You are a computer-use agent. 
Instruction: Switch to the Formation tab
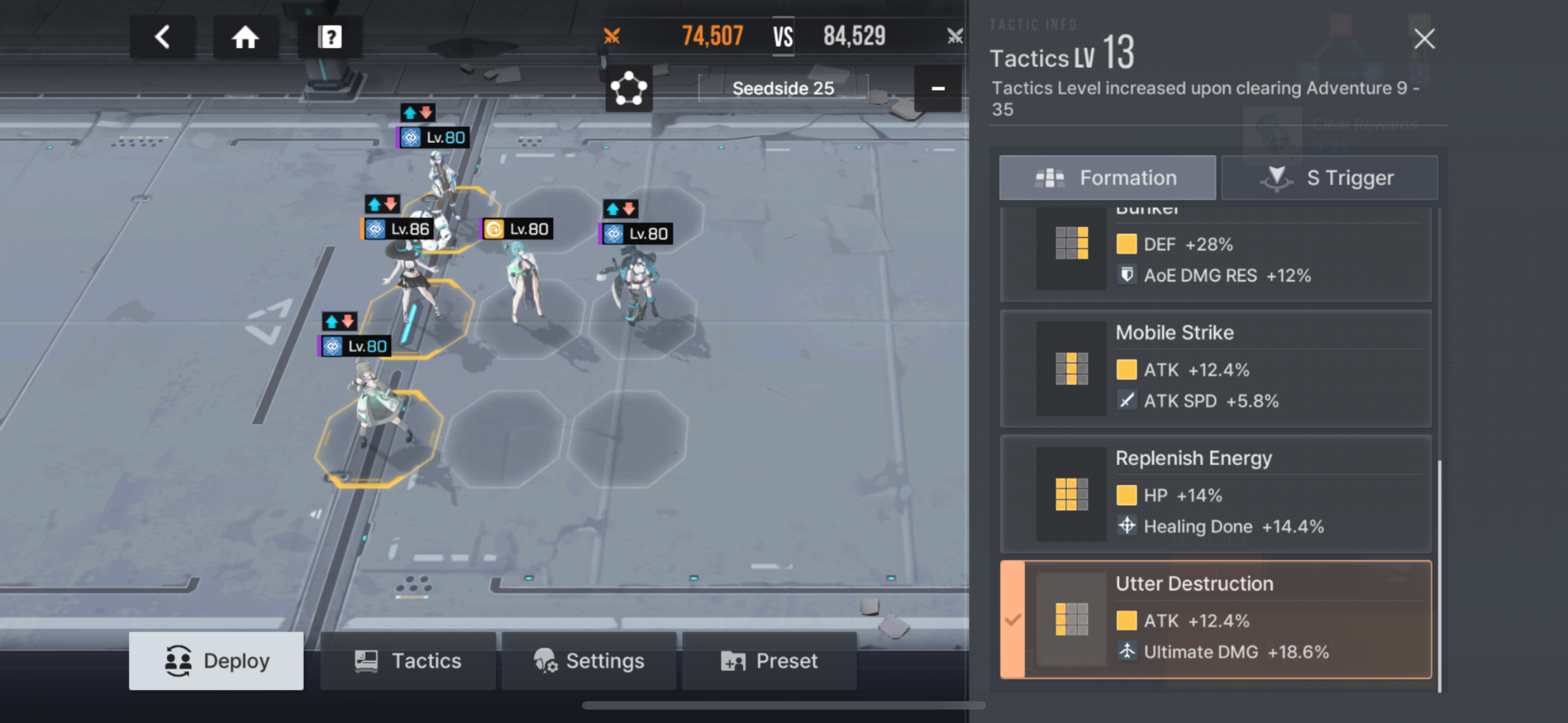point(1106,178)
